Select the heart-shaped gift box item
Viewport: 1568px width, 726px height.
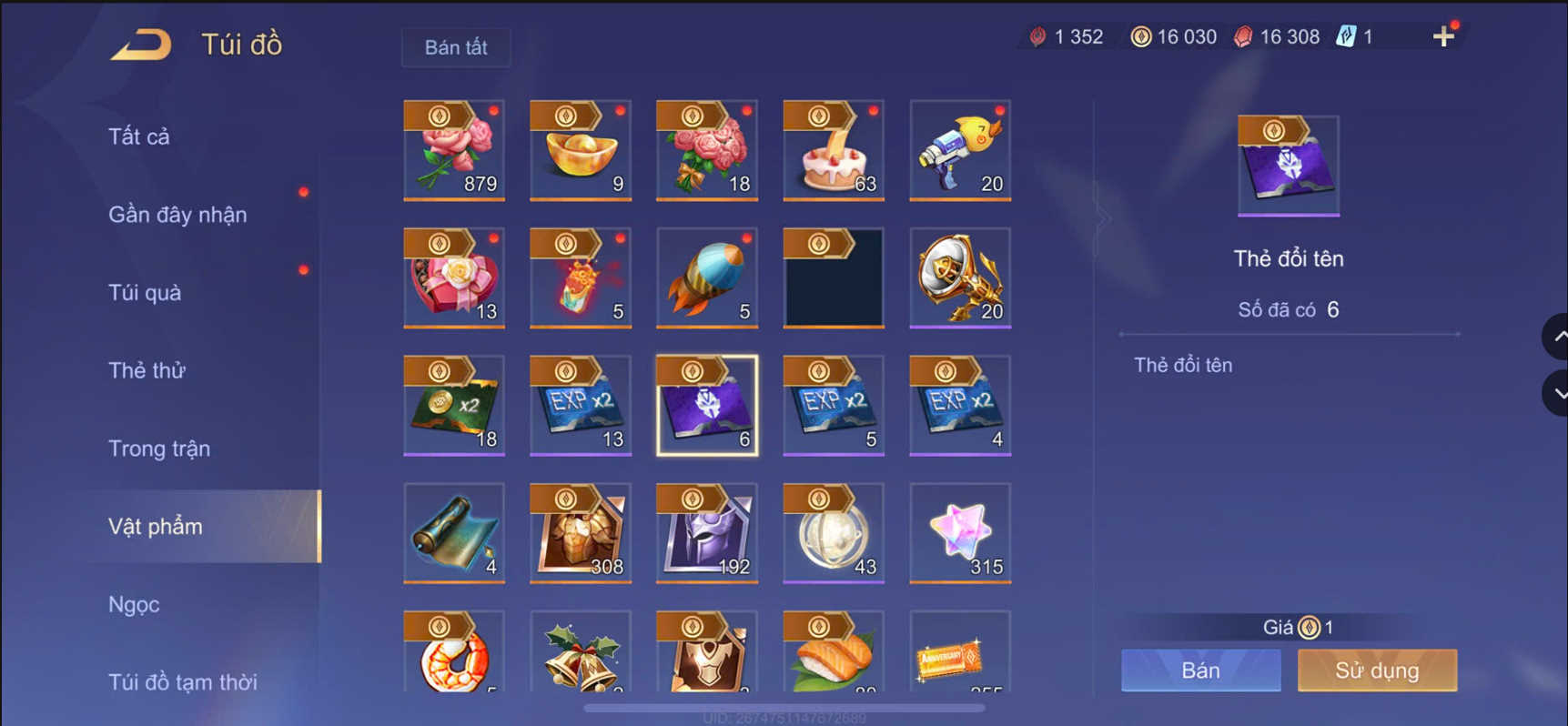[454, 277]
